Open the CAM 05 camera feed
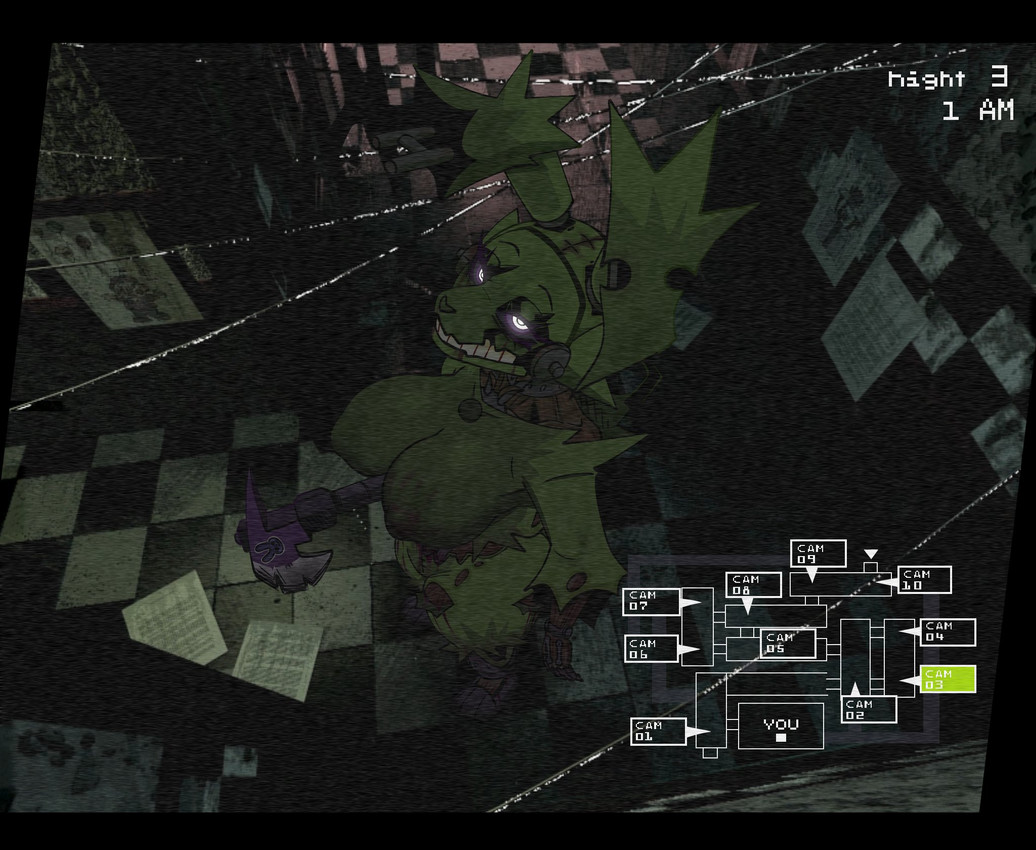The height and width of the screenshot is (850, 1036). 788,643
